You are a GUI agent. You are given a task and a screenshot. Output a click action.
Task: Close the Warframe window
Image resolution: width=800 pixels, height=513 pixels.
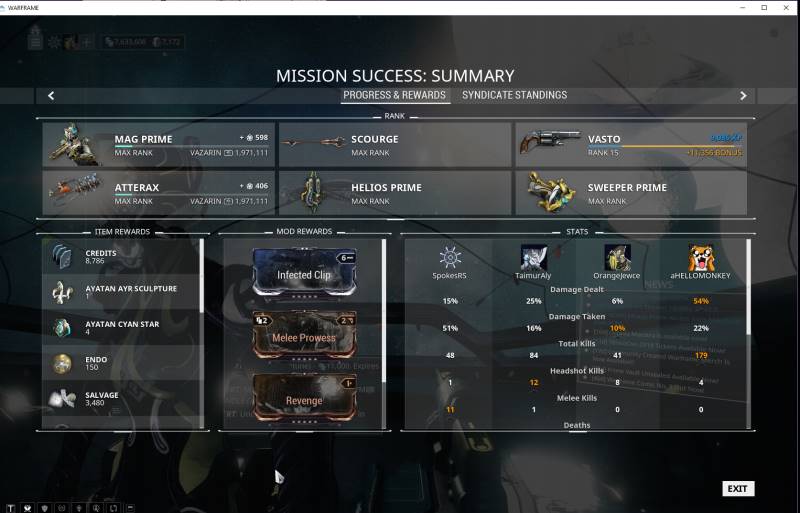(787, 7)
